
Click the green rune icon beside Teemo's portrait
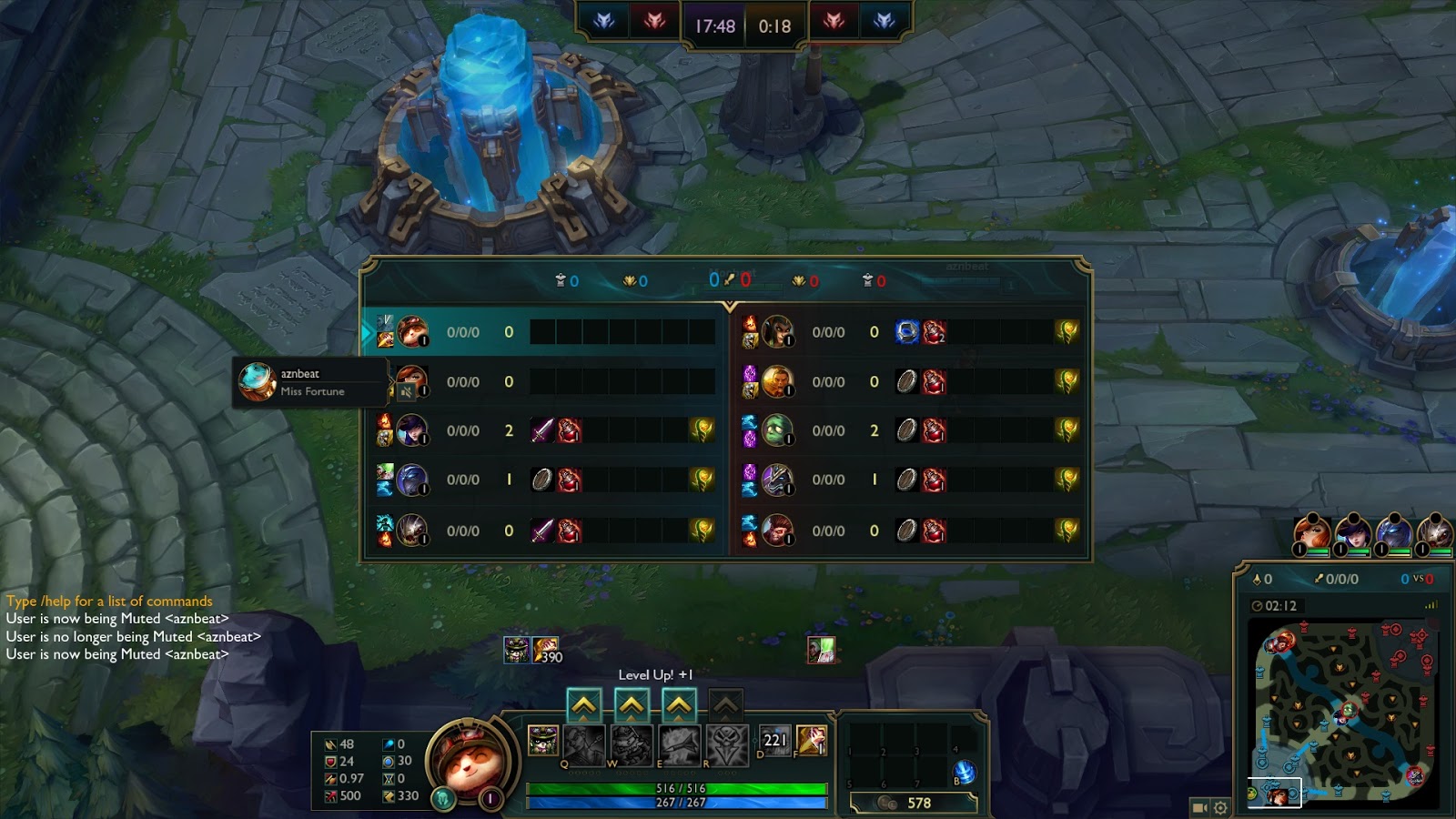(x=443, y=799)
